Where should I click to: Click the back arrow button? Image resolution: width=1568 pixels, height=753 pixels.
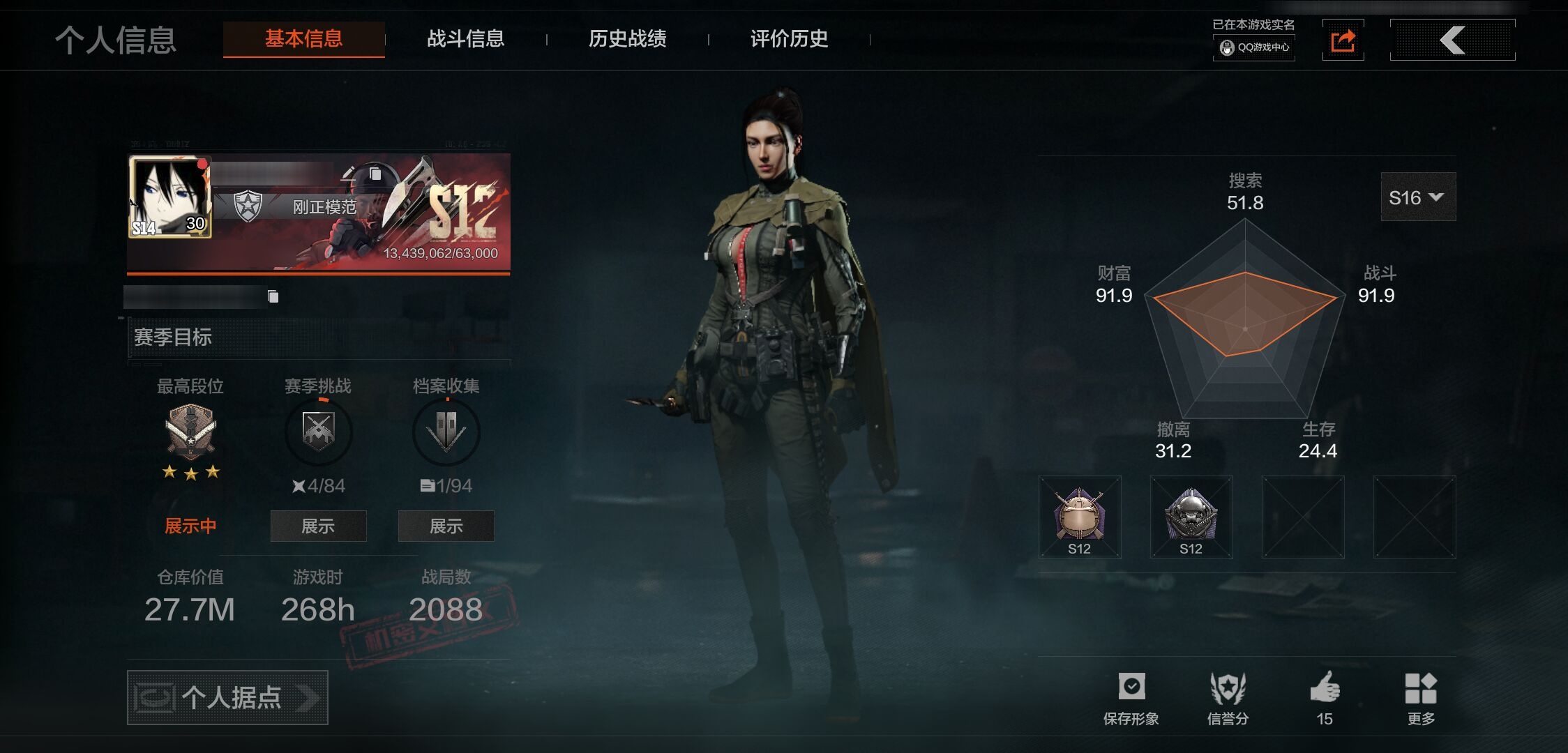tap(1452, 40)
